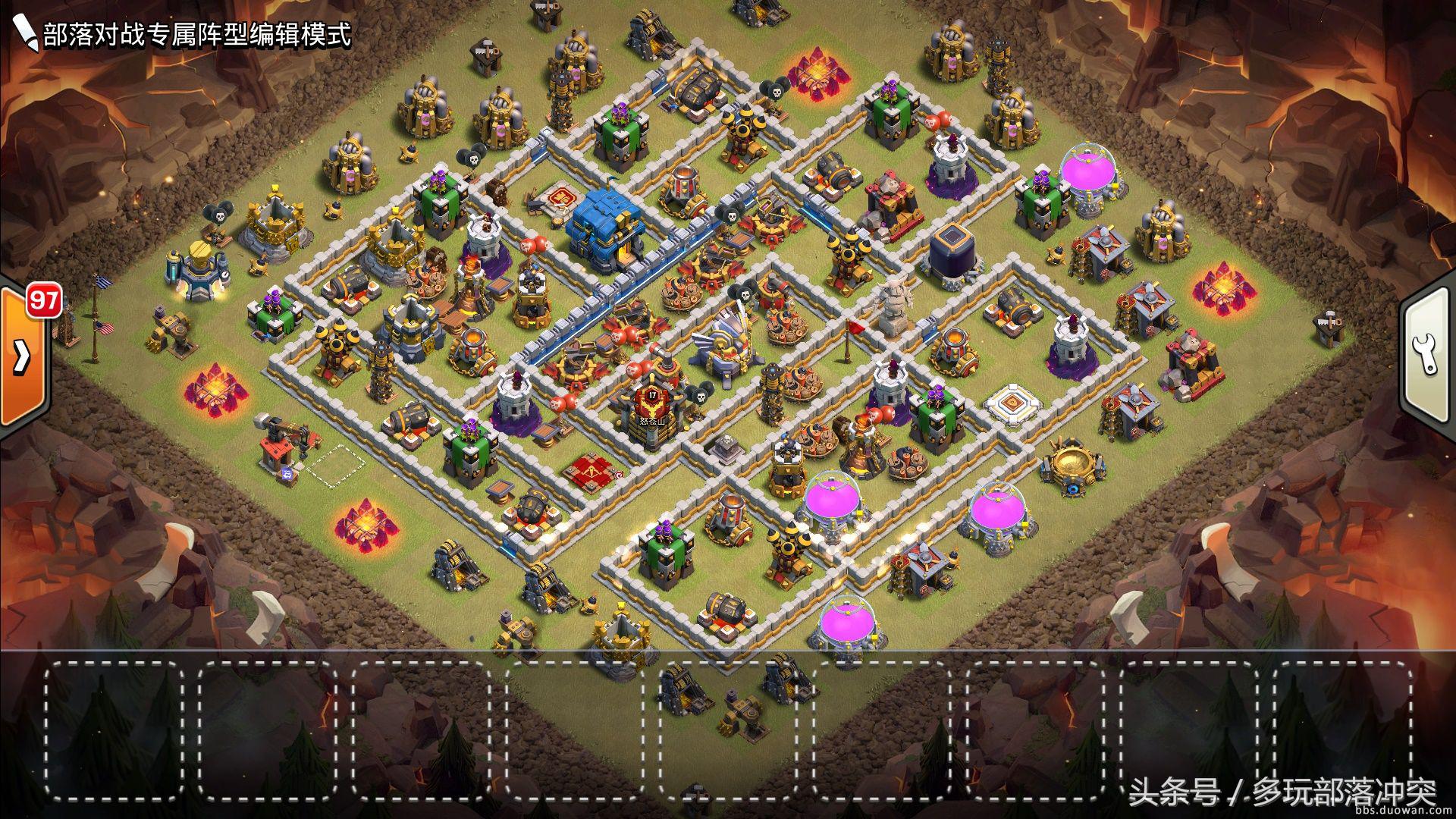The height and width of the screenshot is (819, 1456).
Task: Open the wrench tools tab
Action: 1427,354
